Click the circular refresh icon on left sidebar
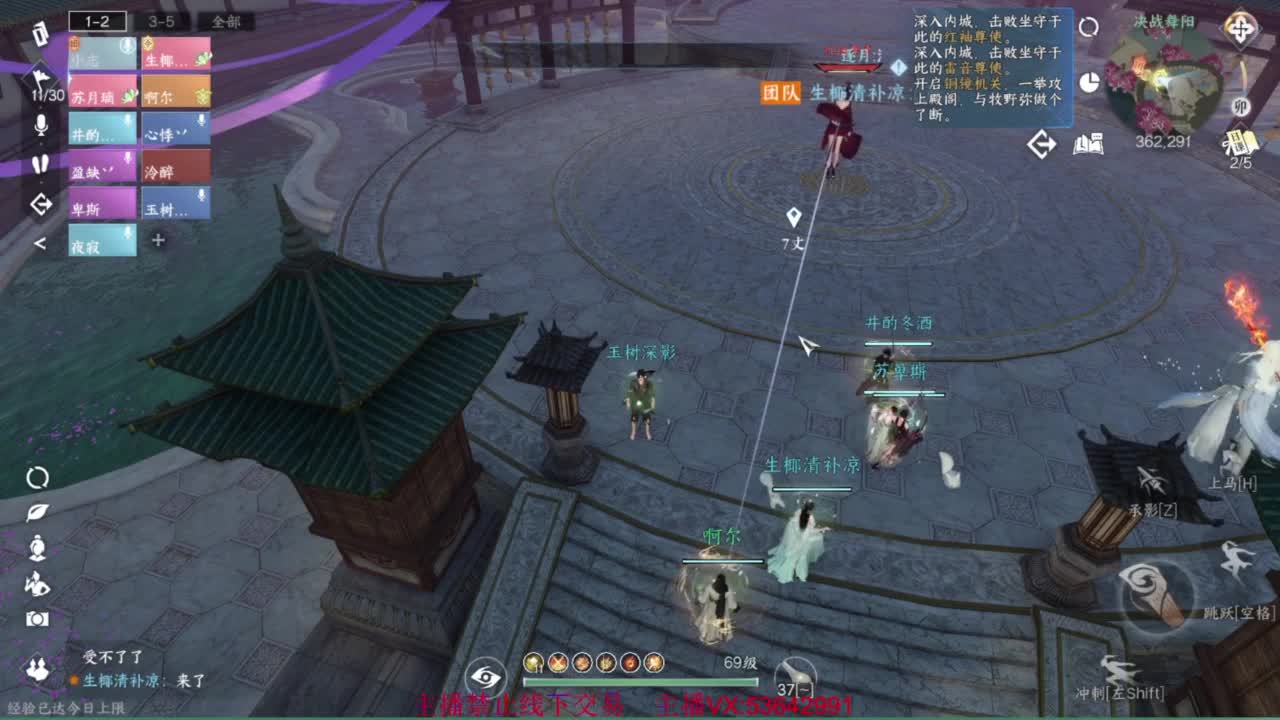1280x720 pixels. (38, 478)
